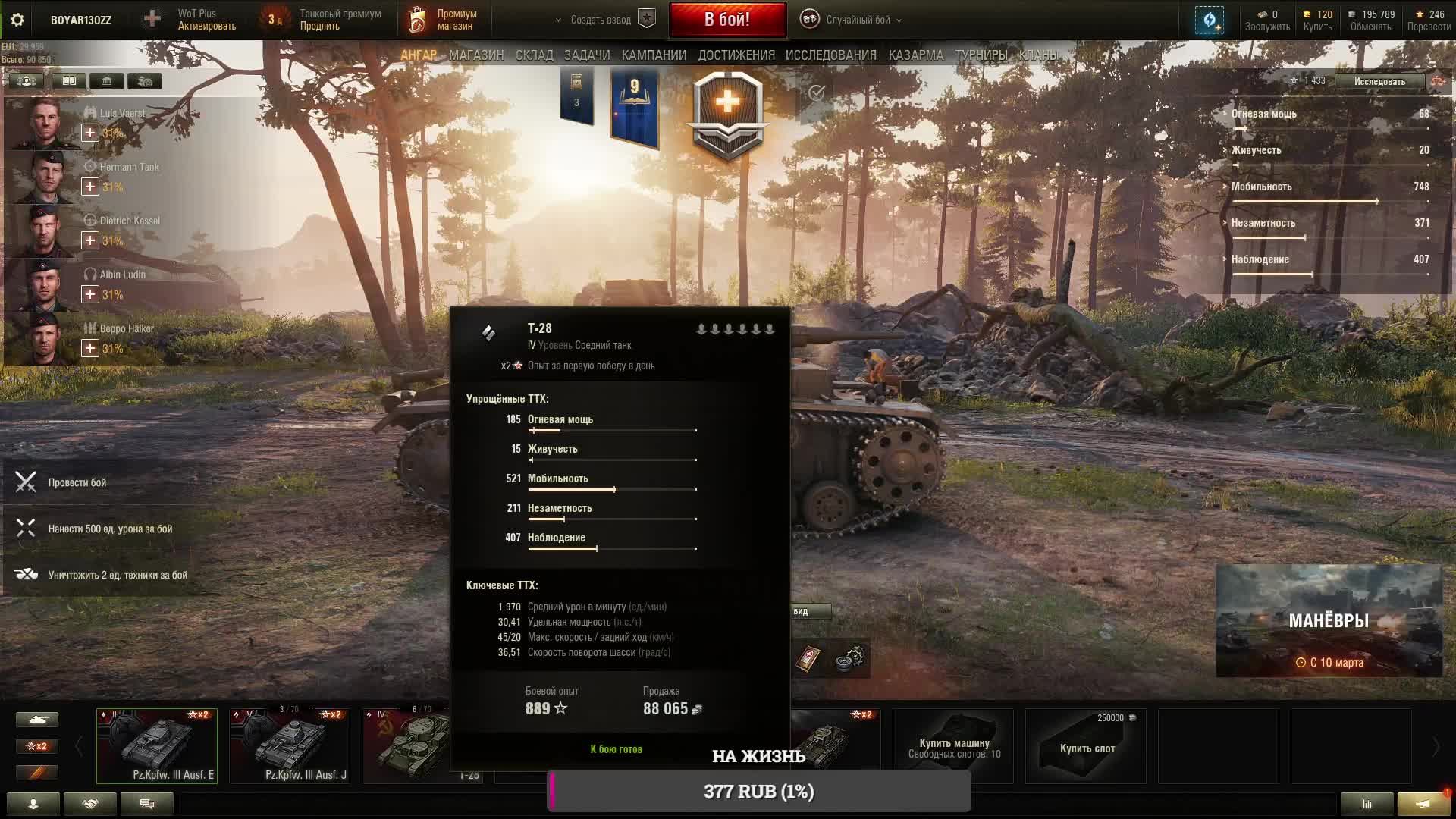
Task: Open the ДОСТИЖЕНИЯ tab
Action: point(736,55)
